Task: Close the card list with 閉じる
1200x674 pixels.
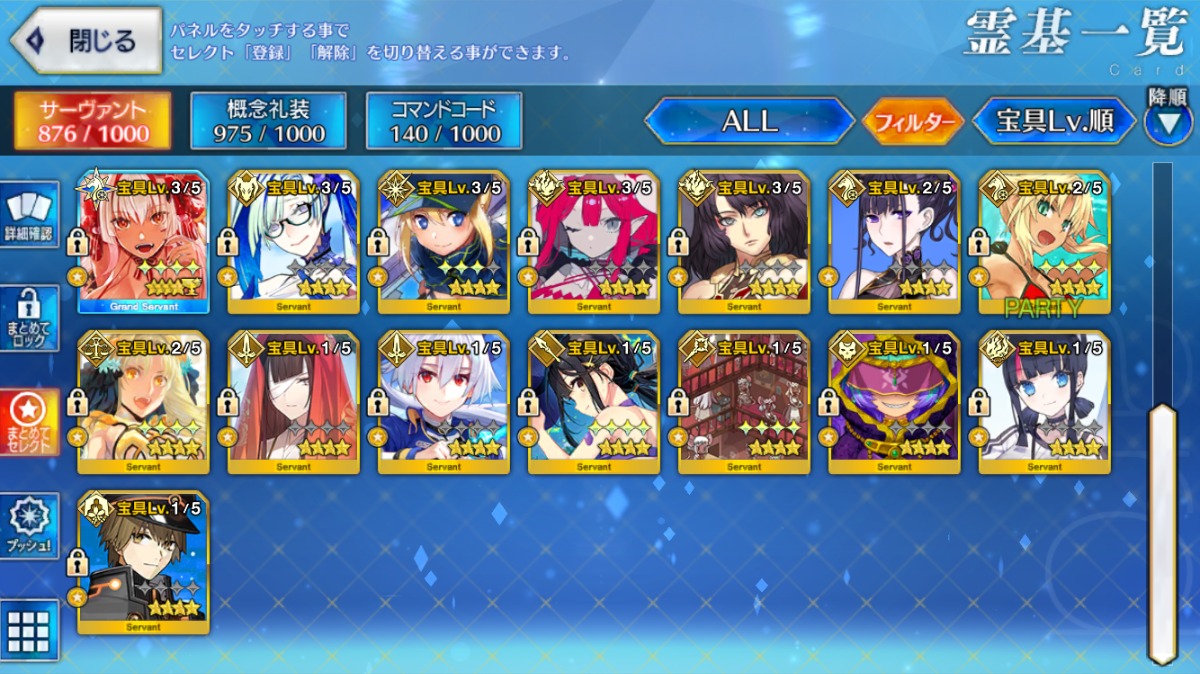Action: coord(86,40)
